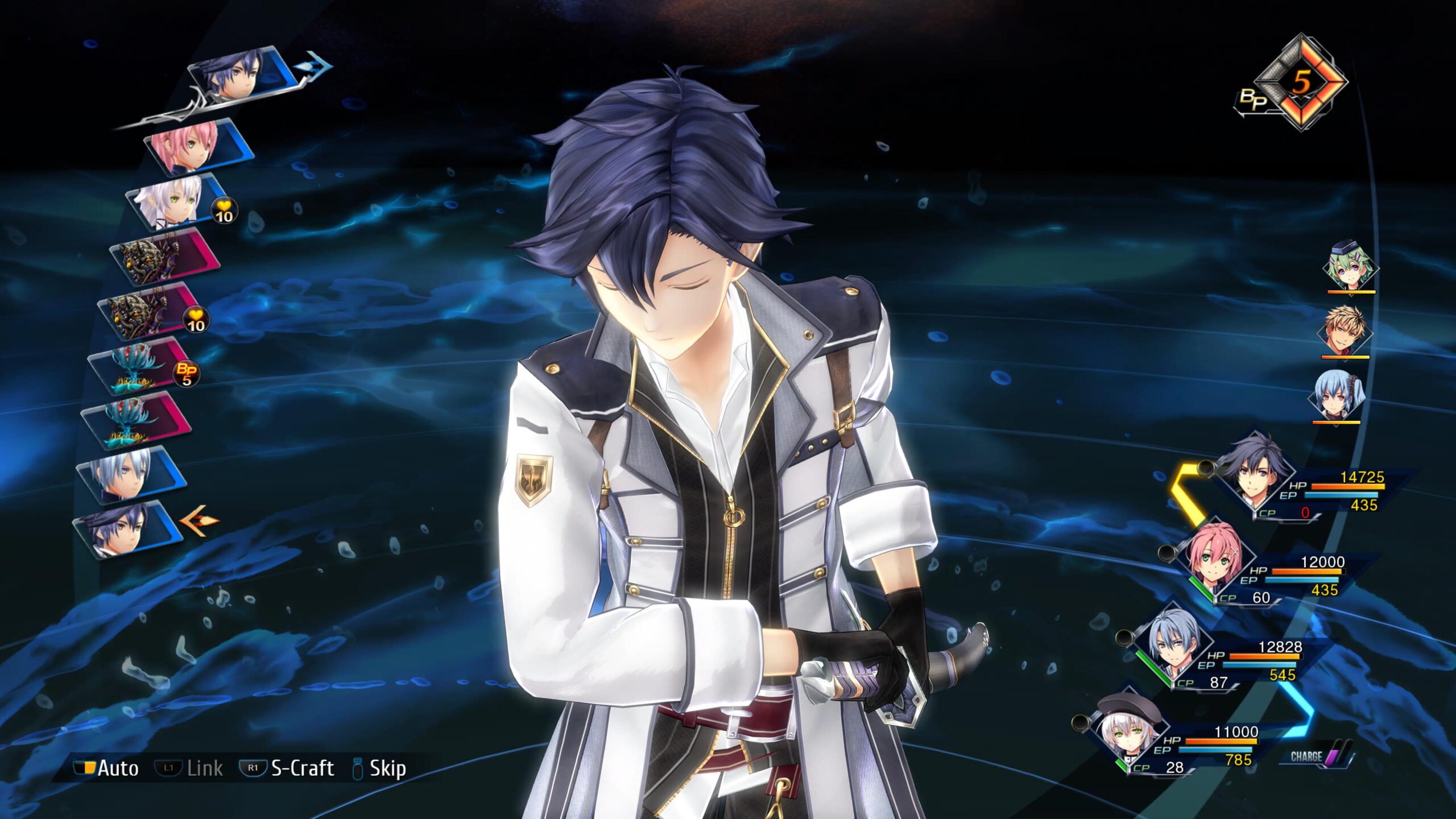
Task: Skip the current battle animation
Action: pos(380,768)
